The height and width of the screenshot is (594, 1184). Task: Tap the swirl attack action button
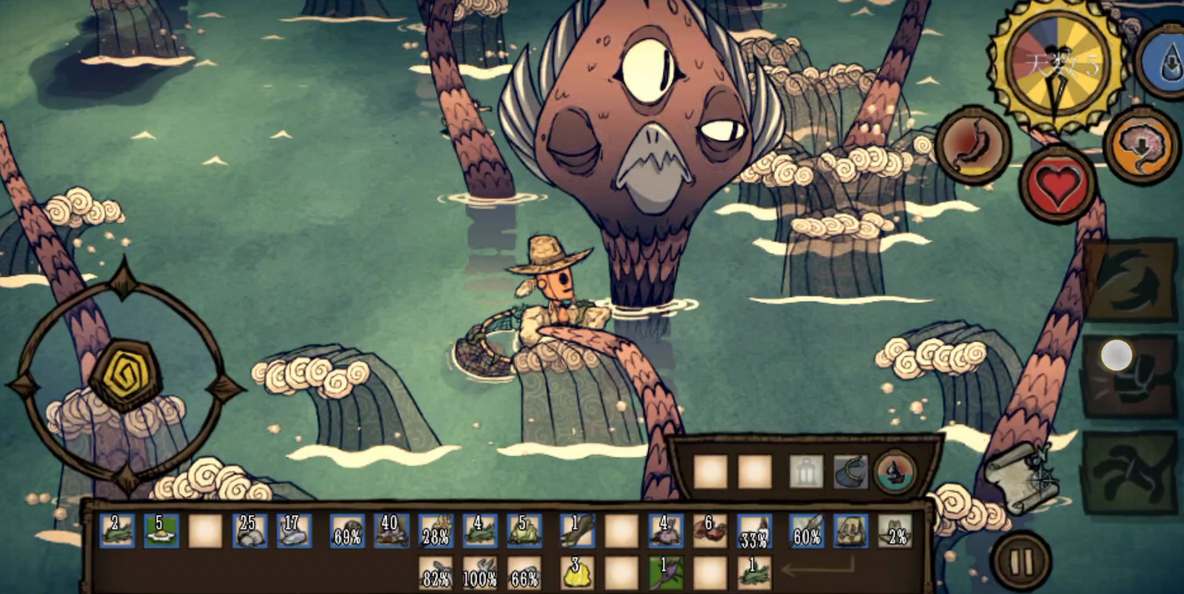(1130, 279)
